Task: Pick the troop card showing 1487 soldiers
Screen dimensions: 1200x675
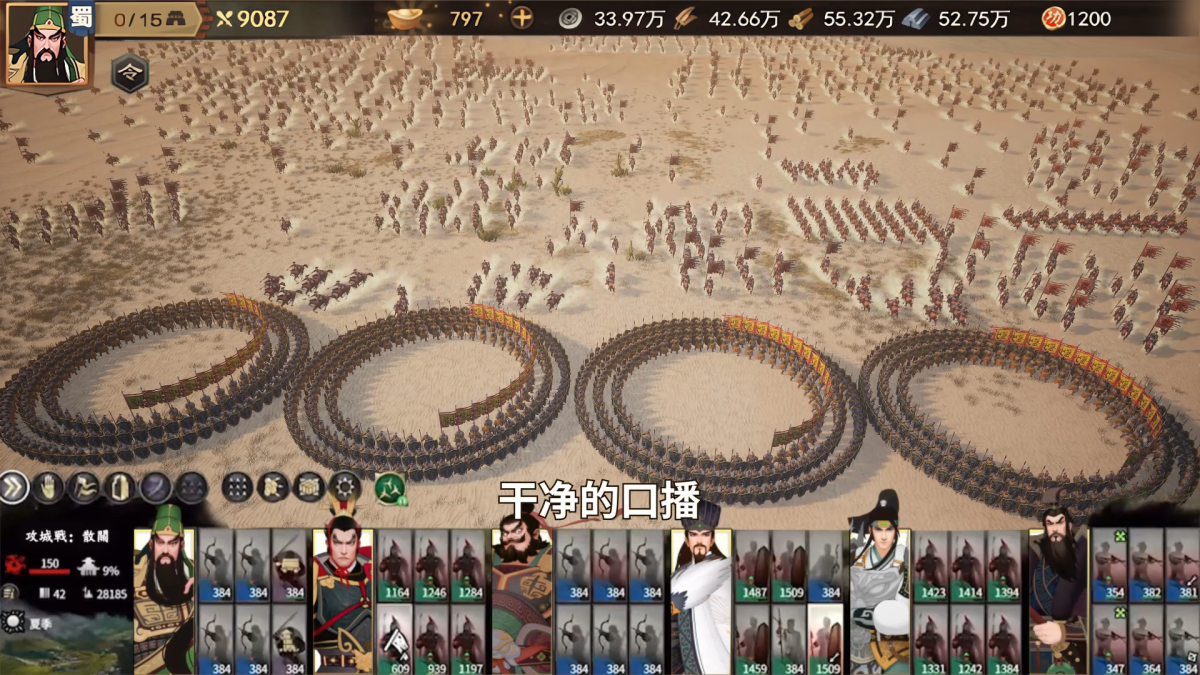Action: (753, 565)
